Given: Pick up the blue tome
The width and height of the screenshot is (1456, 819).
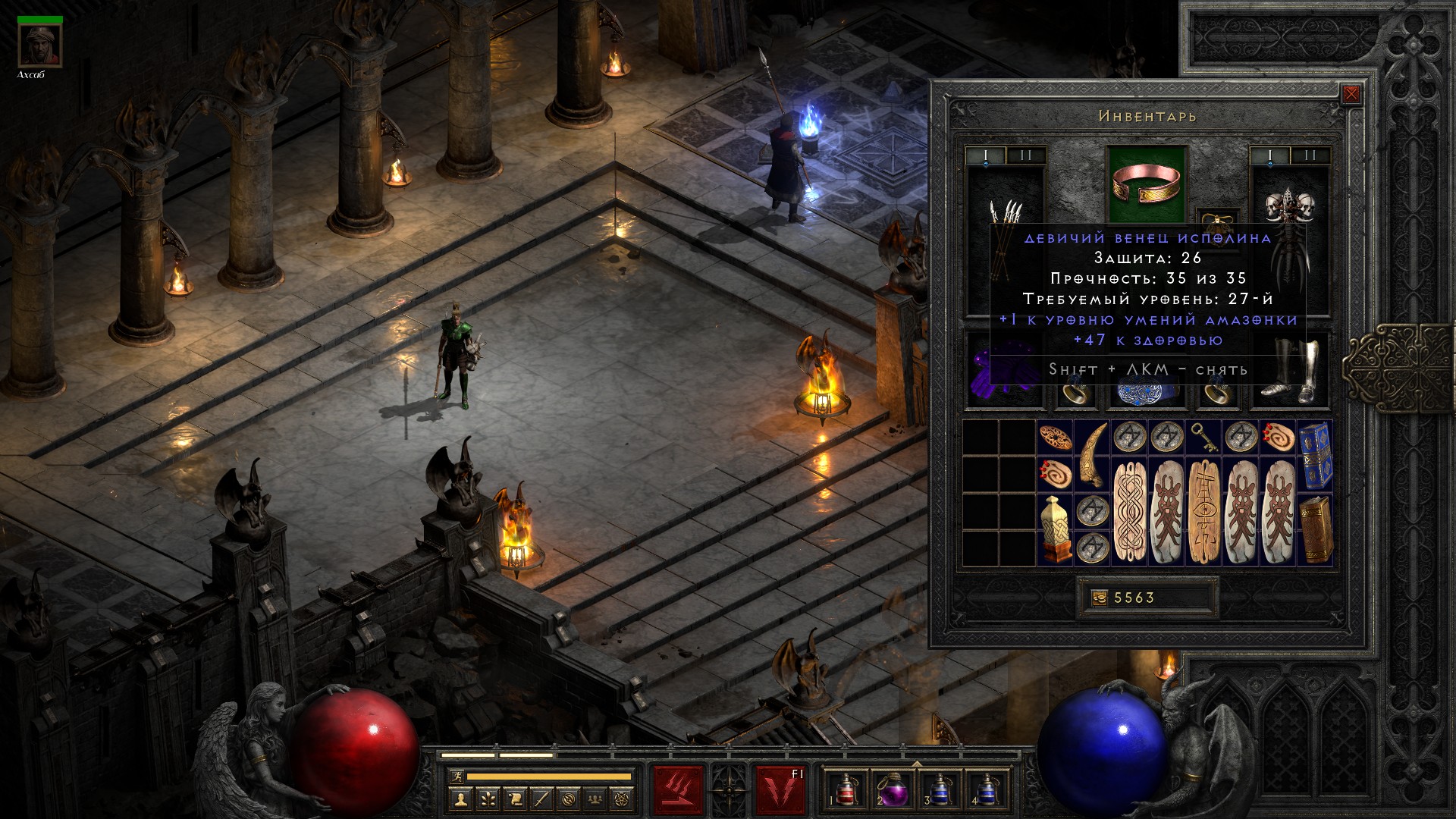Looking at the screenshot, I should [x=1315, y=453].
